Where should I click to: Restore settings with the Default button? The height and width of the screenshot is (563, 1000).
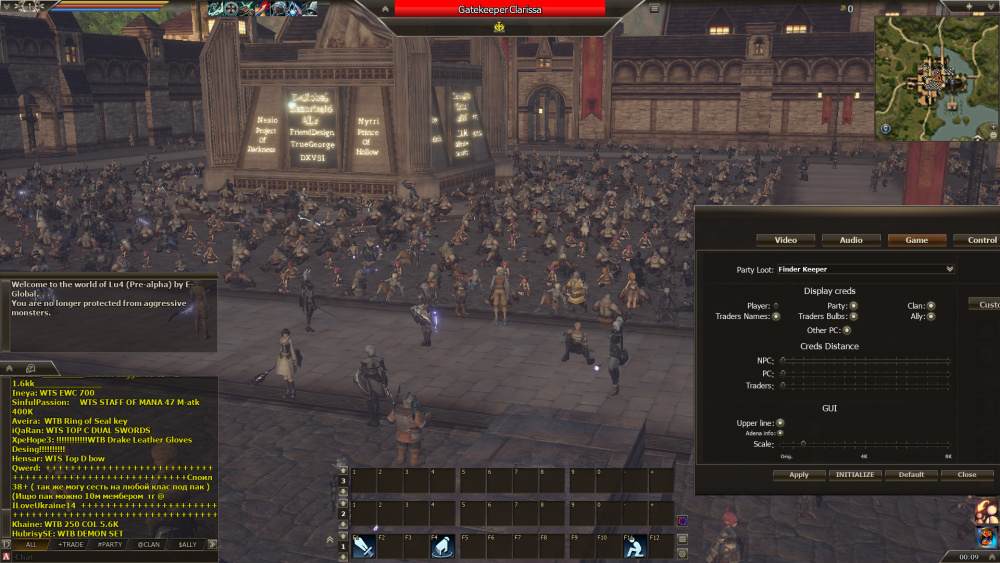point(911,475)
